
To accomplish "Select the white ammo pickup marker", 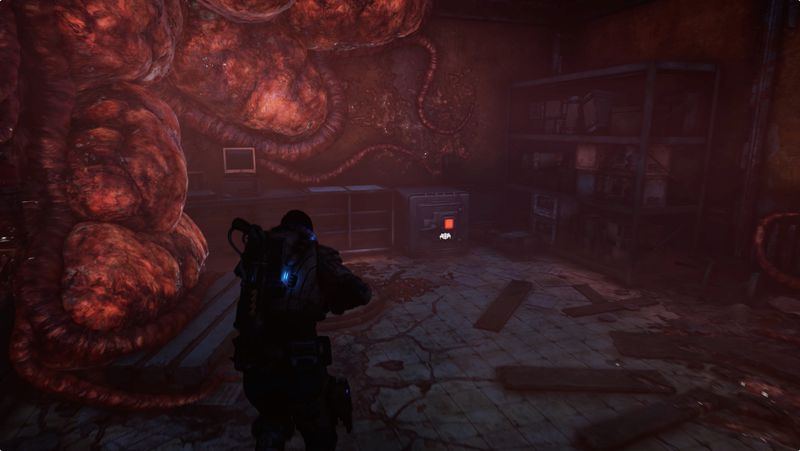I will pos(446,238).
